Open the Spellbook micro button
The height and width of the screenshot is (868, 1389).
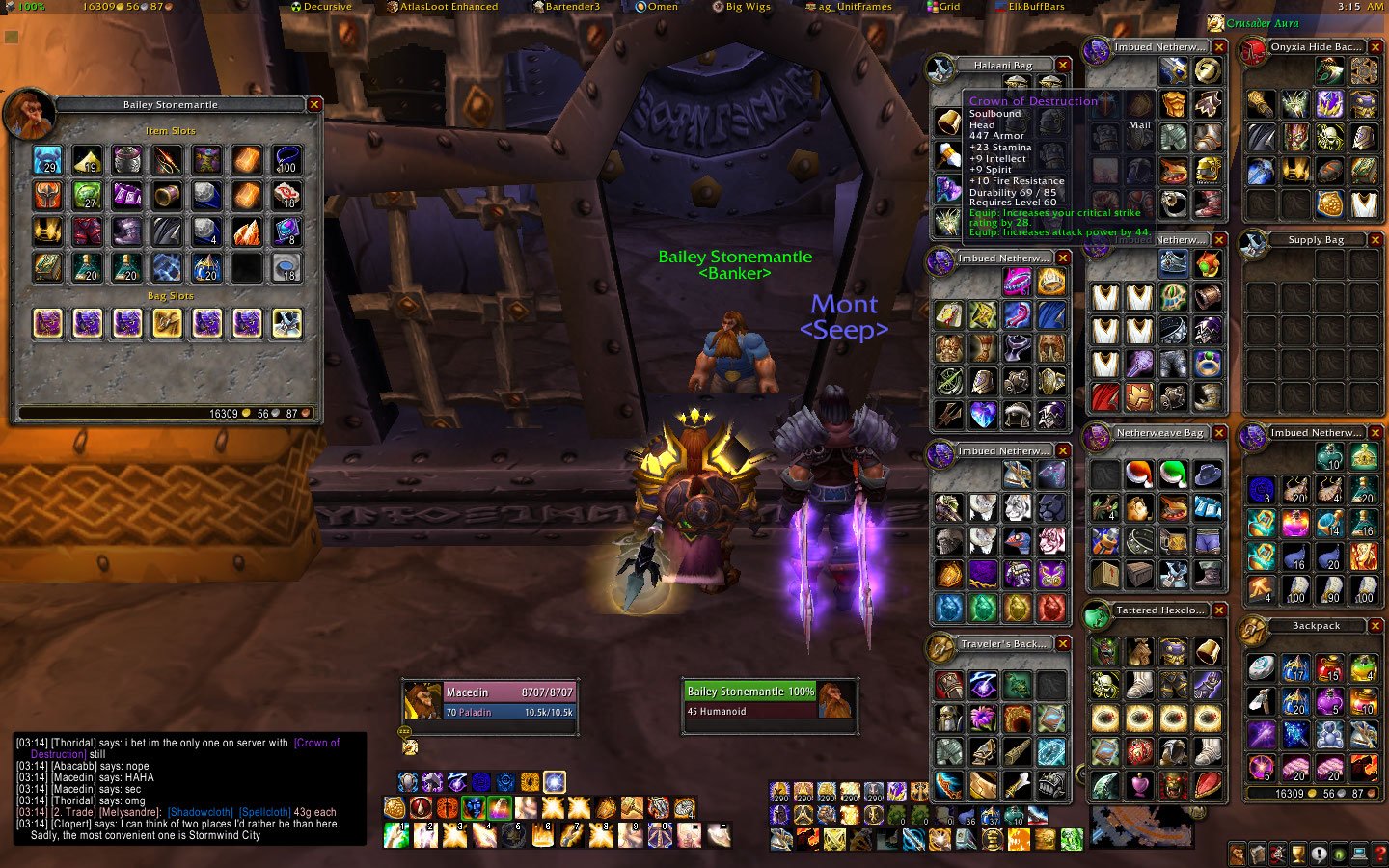pos(1258,854)
